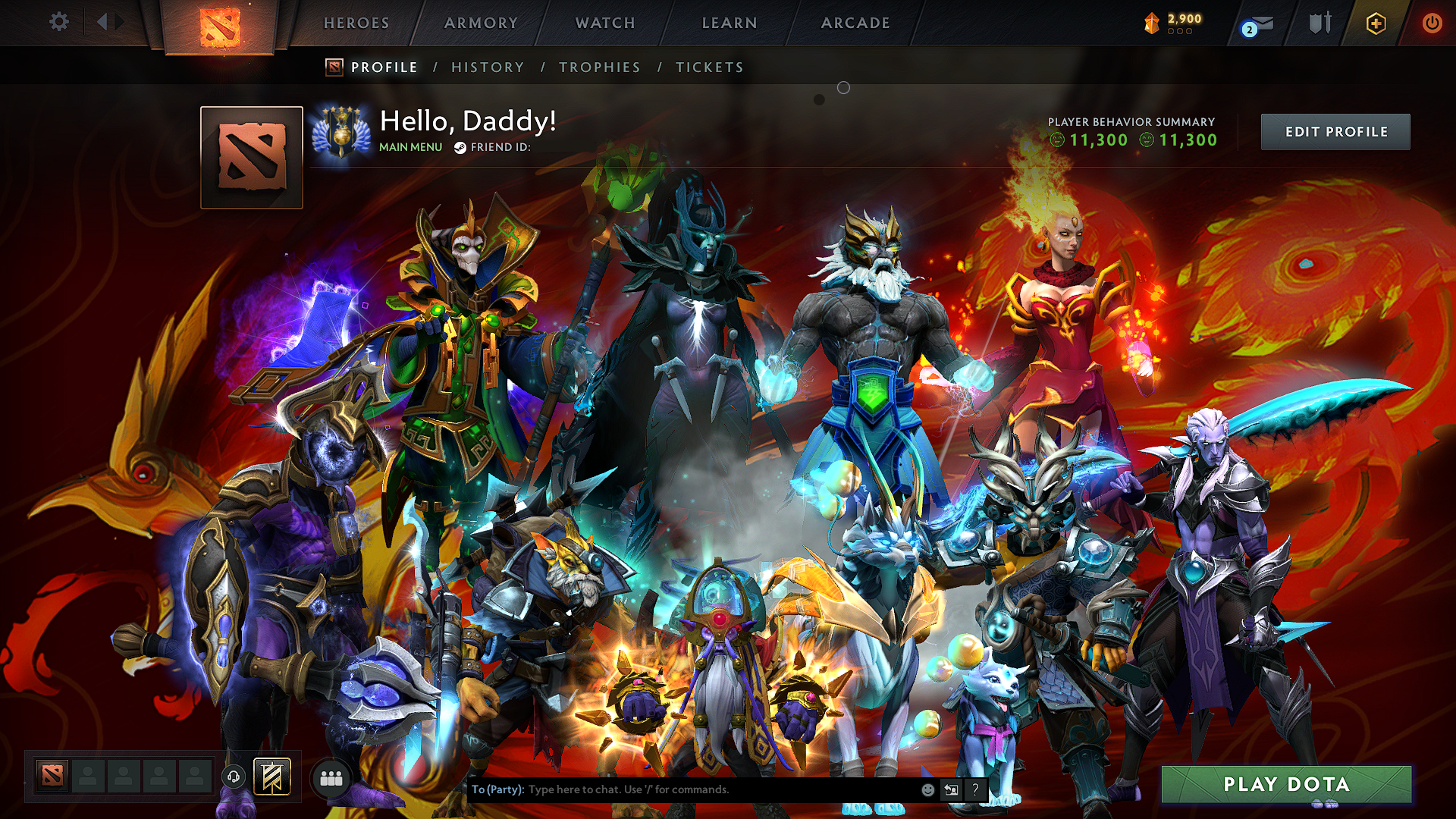The image size is (1456, 819).
Task: Click the Edit Profile button
Action: click(x=1335, y=131)
